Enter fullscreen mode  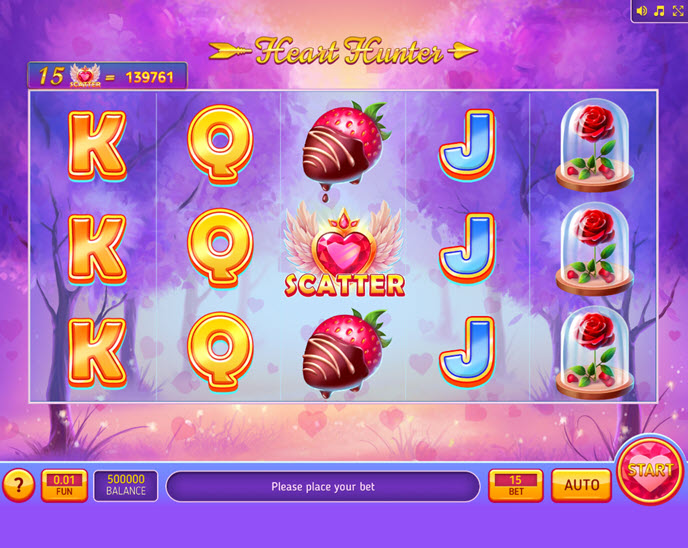677,11
